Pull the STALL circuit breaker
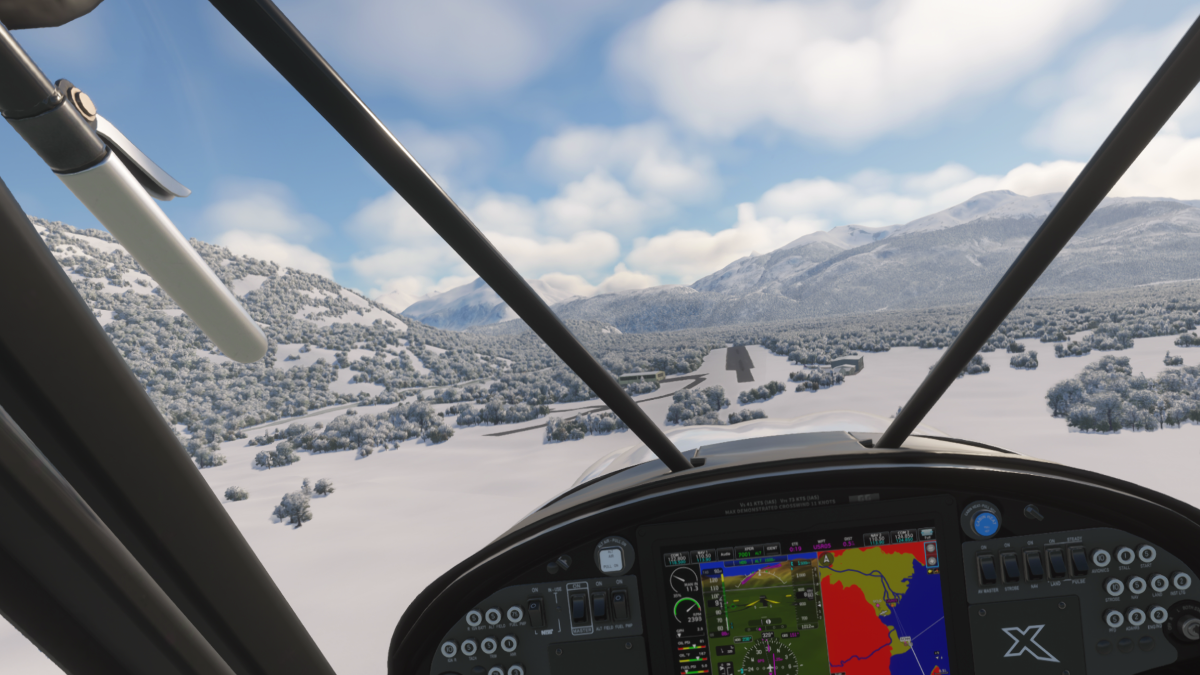 1125,555
